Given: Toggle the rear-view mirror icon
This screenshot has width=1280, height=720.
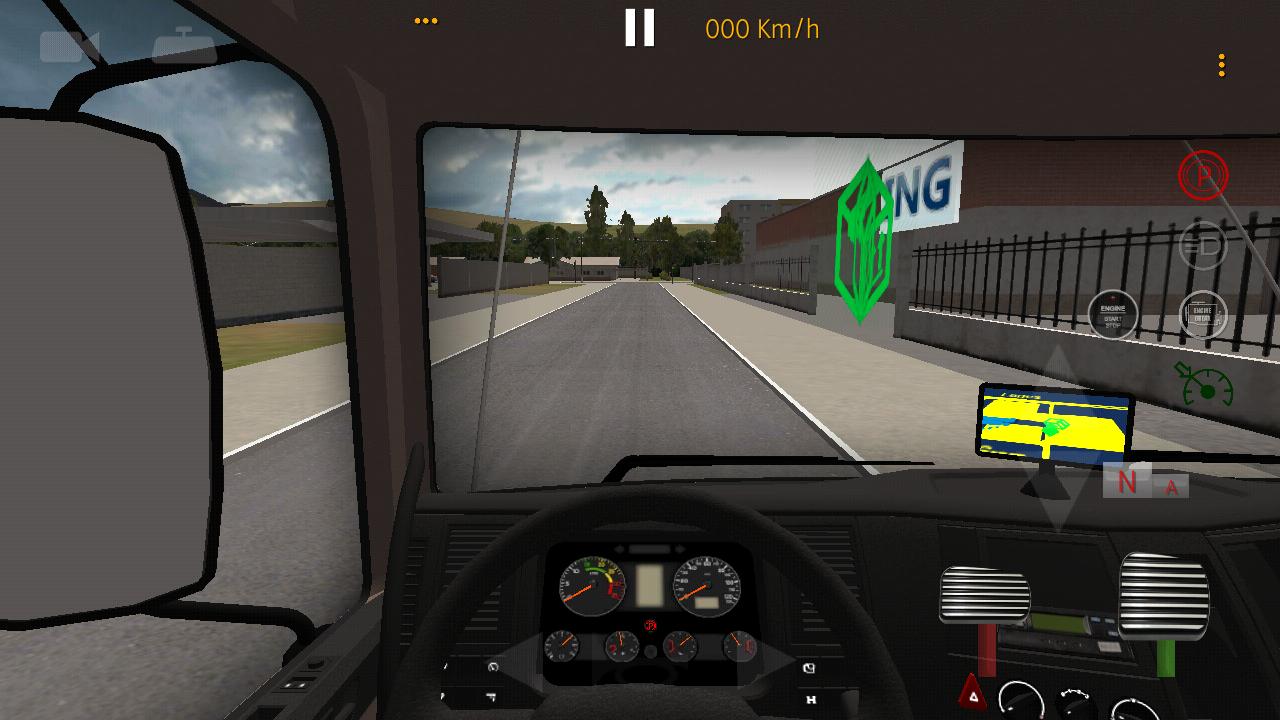Looking at the screenshot, I should point(184,44).
